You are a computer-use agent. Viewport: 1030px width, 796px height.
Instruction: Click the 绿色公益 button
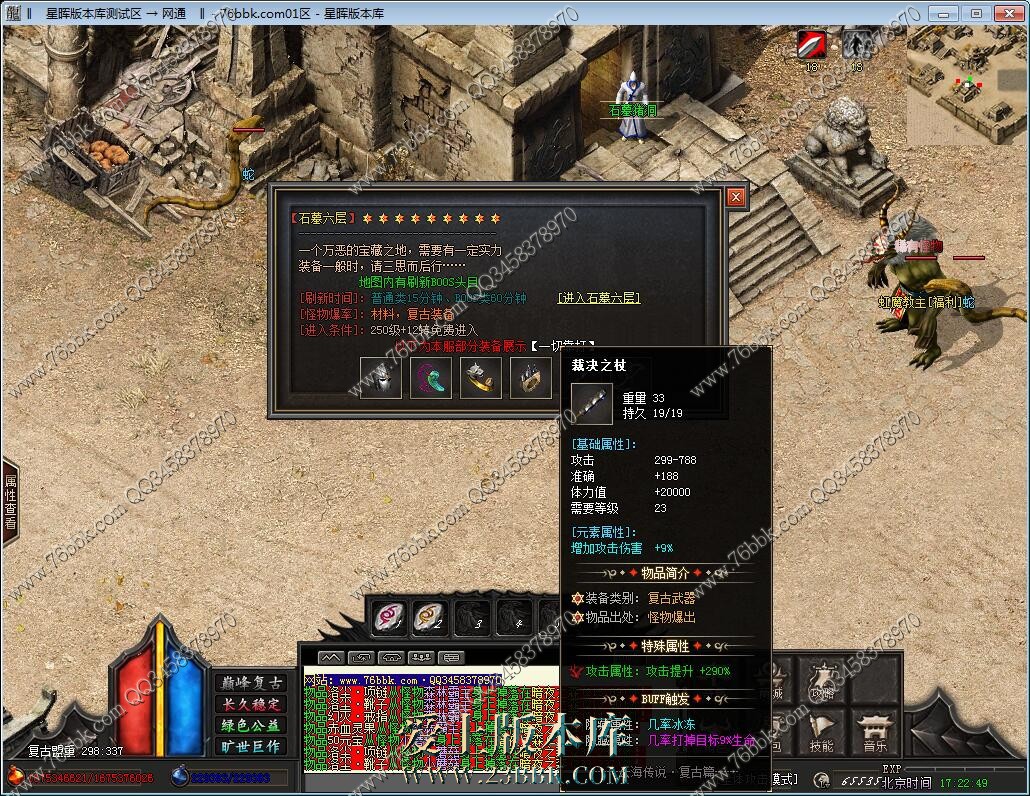pos(250,725)
